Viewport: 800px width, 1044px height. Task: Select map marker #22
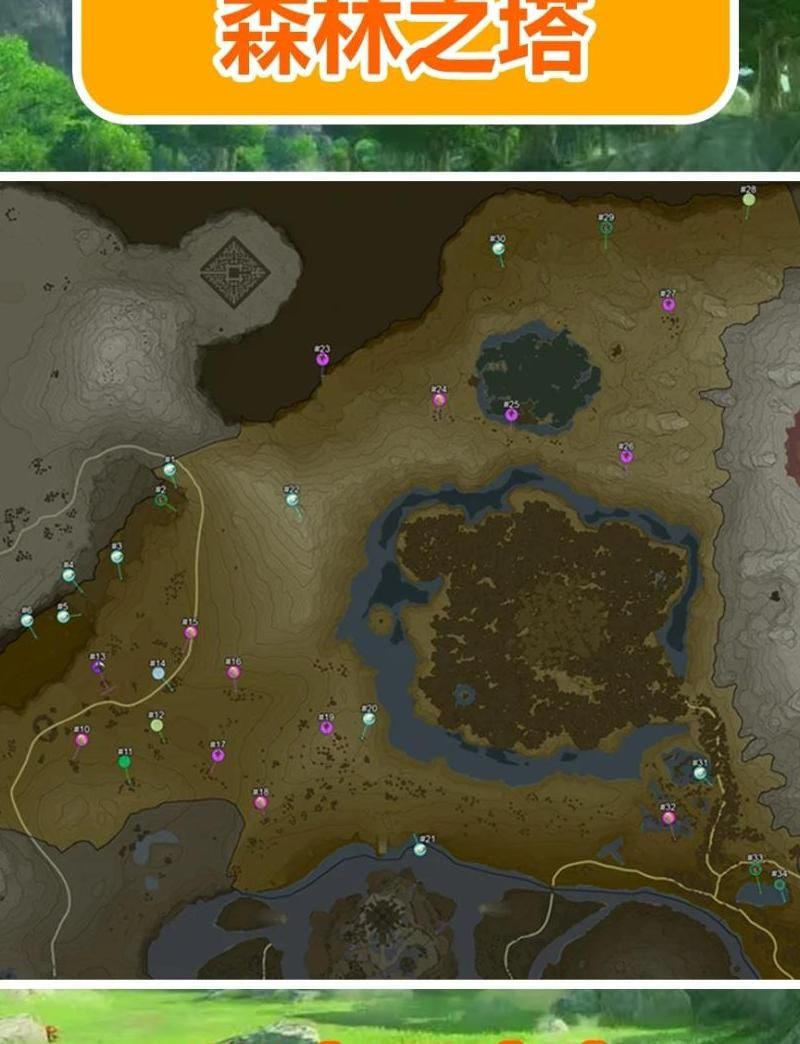pyautogui.click(x=292, y=498)
